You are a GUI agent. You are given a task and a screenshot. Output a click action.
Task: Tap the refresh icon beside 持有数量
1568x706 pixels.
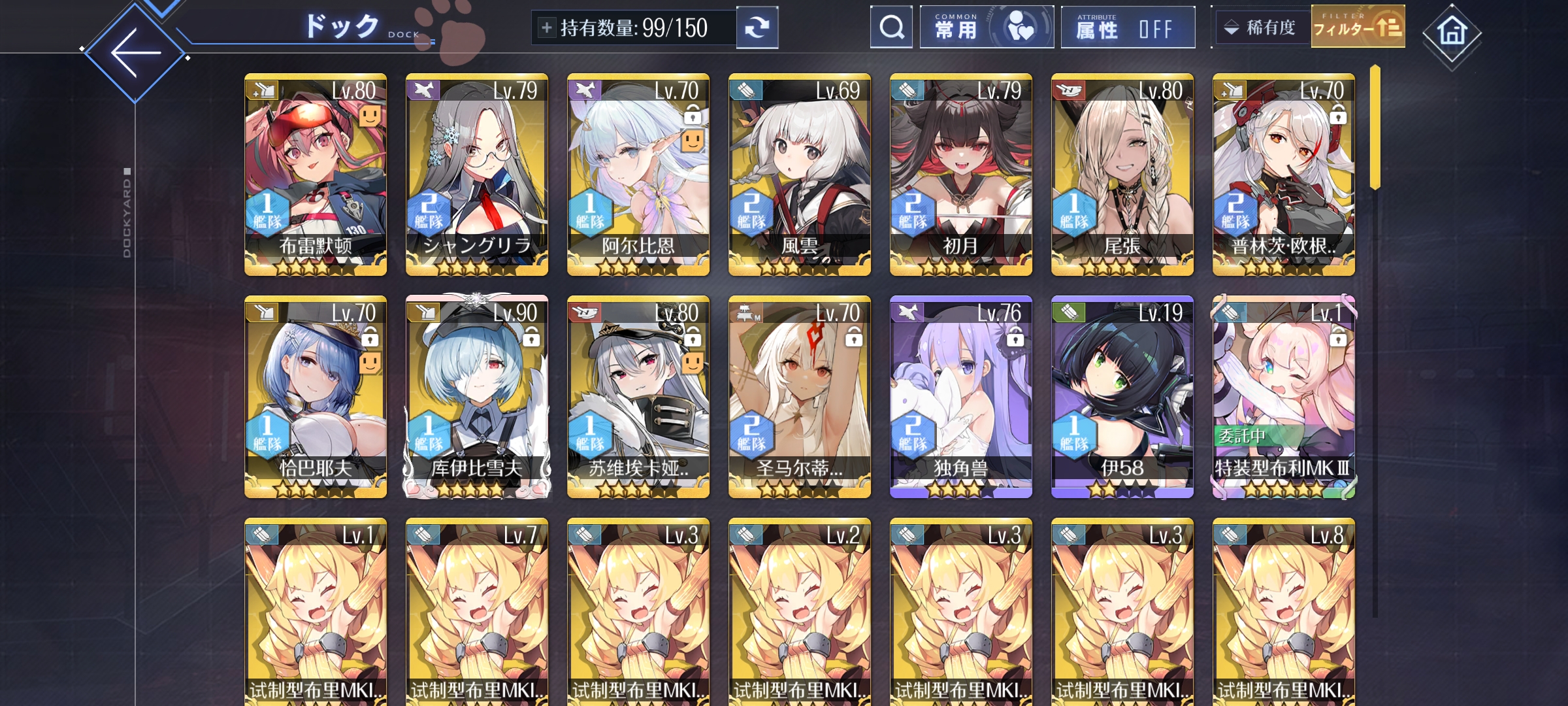pos(758,27)
